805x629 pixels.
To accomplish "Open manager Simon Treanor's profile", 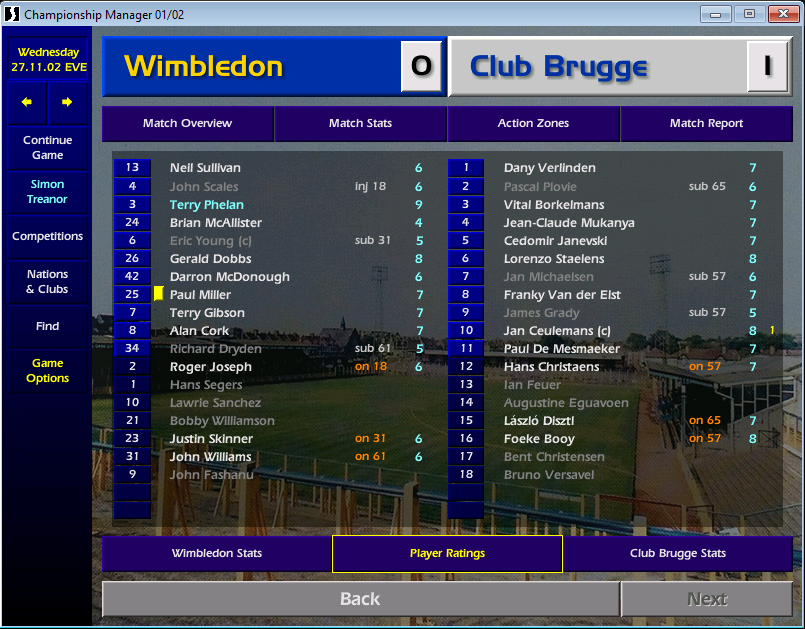I will pyautogui.click(x=47, y=192).
